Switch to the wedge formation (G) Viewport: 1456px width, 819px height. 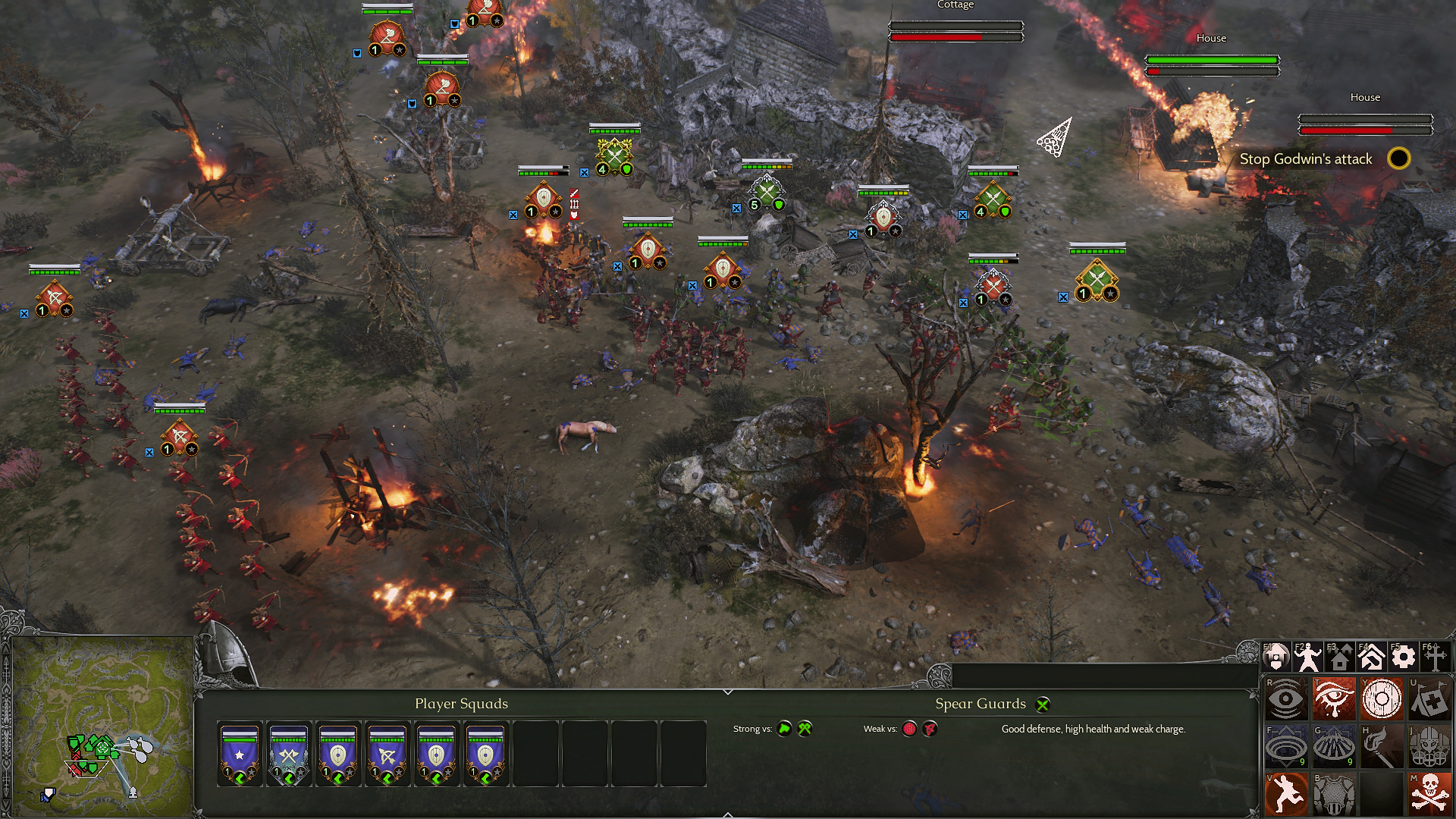[x=1335, y=746]
